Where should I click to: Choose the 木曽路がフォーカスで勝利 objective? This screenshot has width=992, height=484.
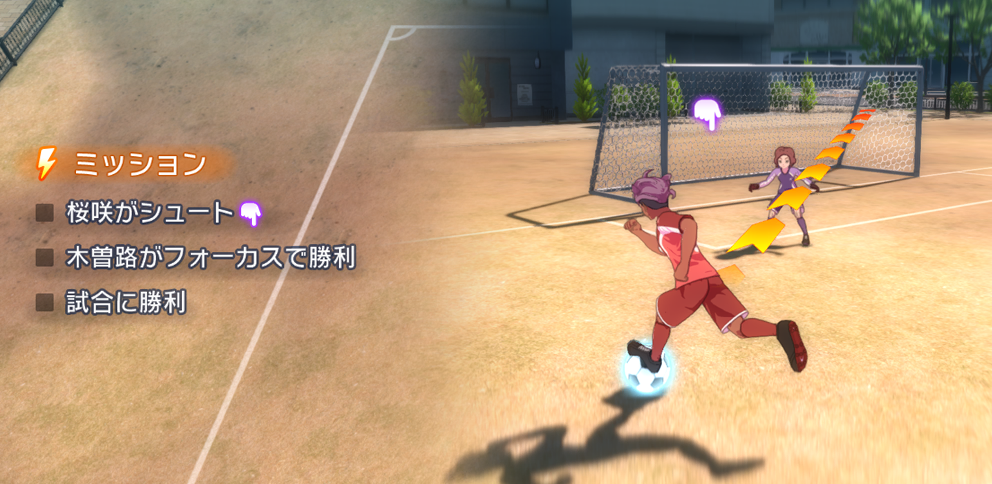point(209,257)
